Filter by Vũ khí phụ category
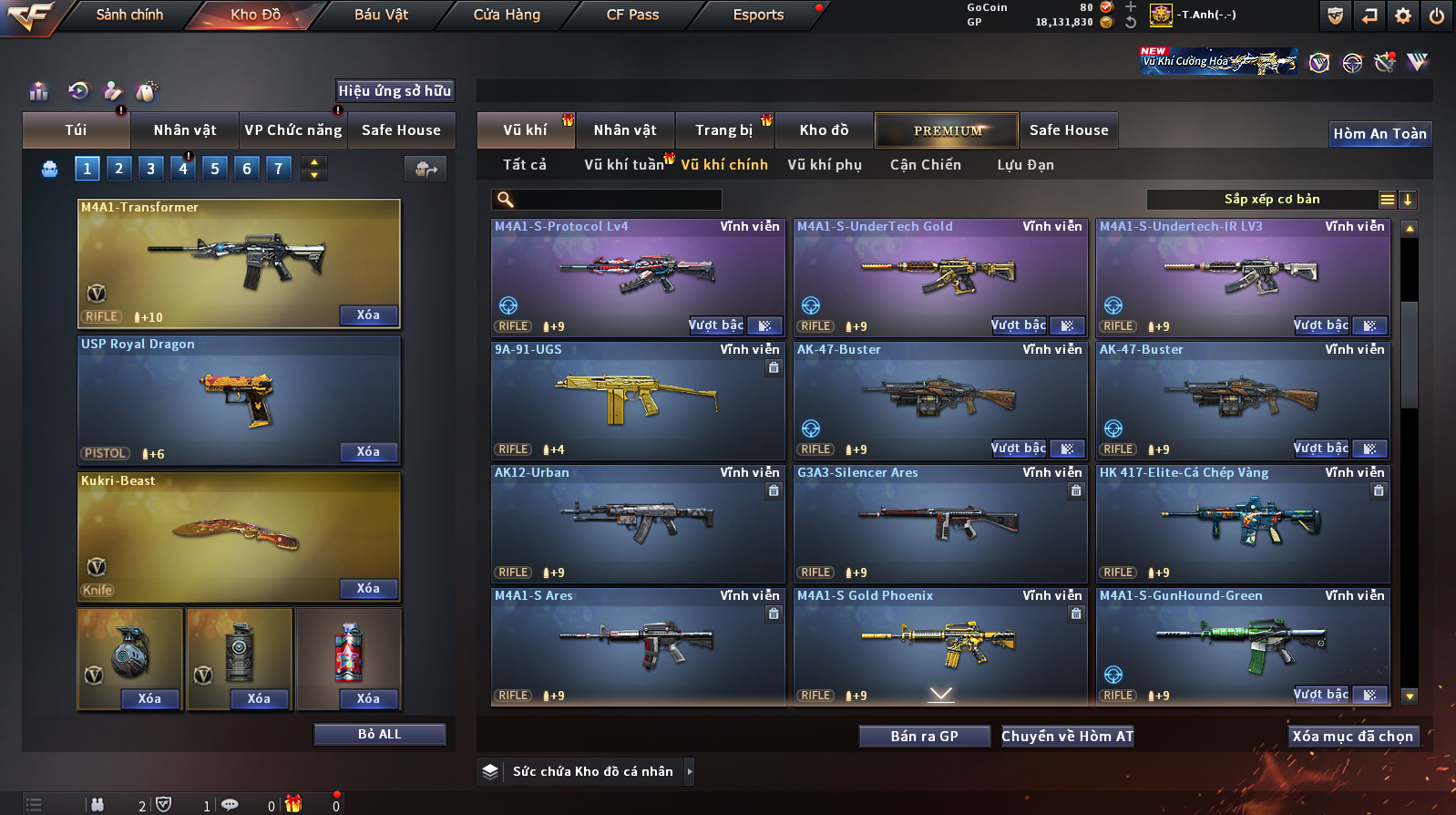Image resolution: width=1456 pixels, height=815 pixels. (825, 165)
